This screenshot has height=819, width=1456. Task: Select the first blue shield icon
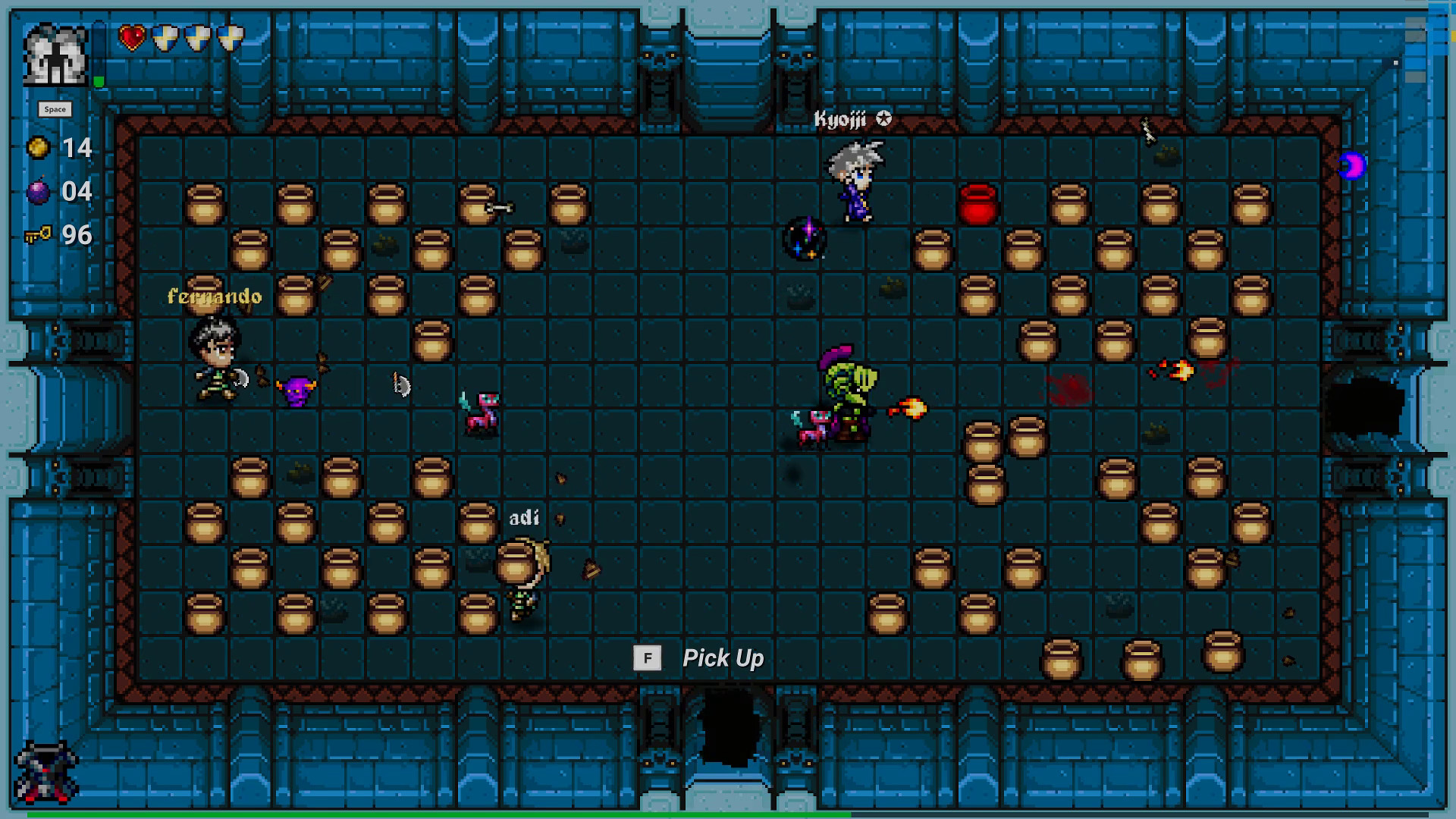pos(163,36)
